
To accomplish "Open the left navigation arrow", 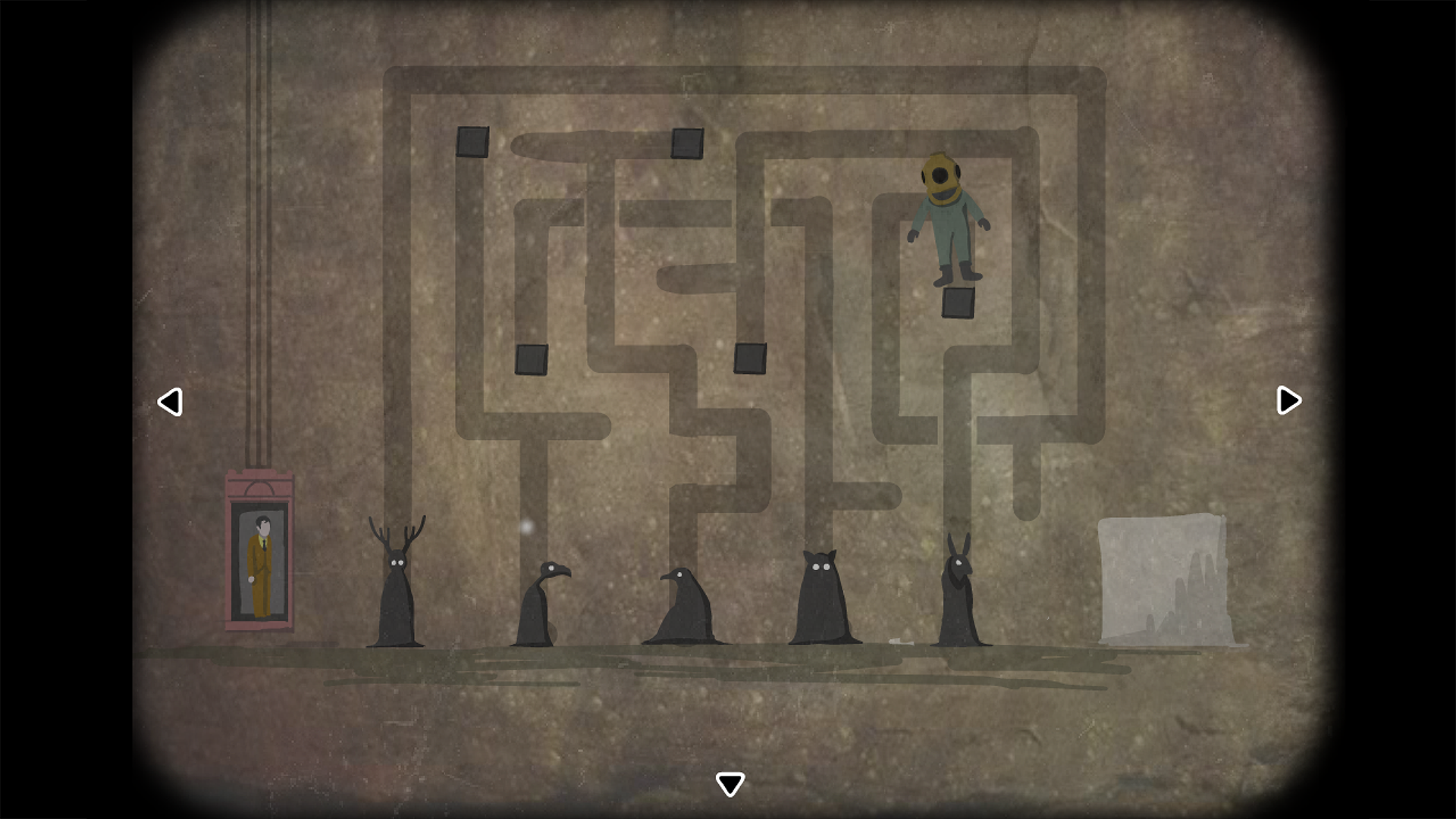I will (170, 400).
